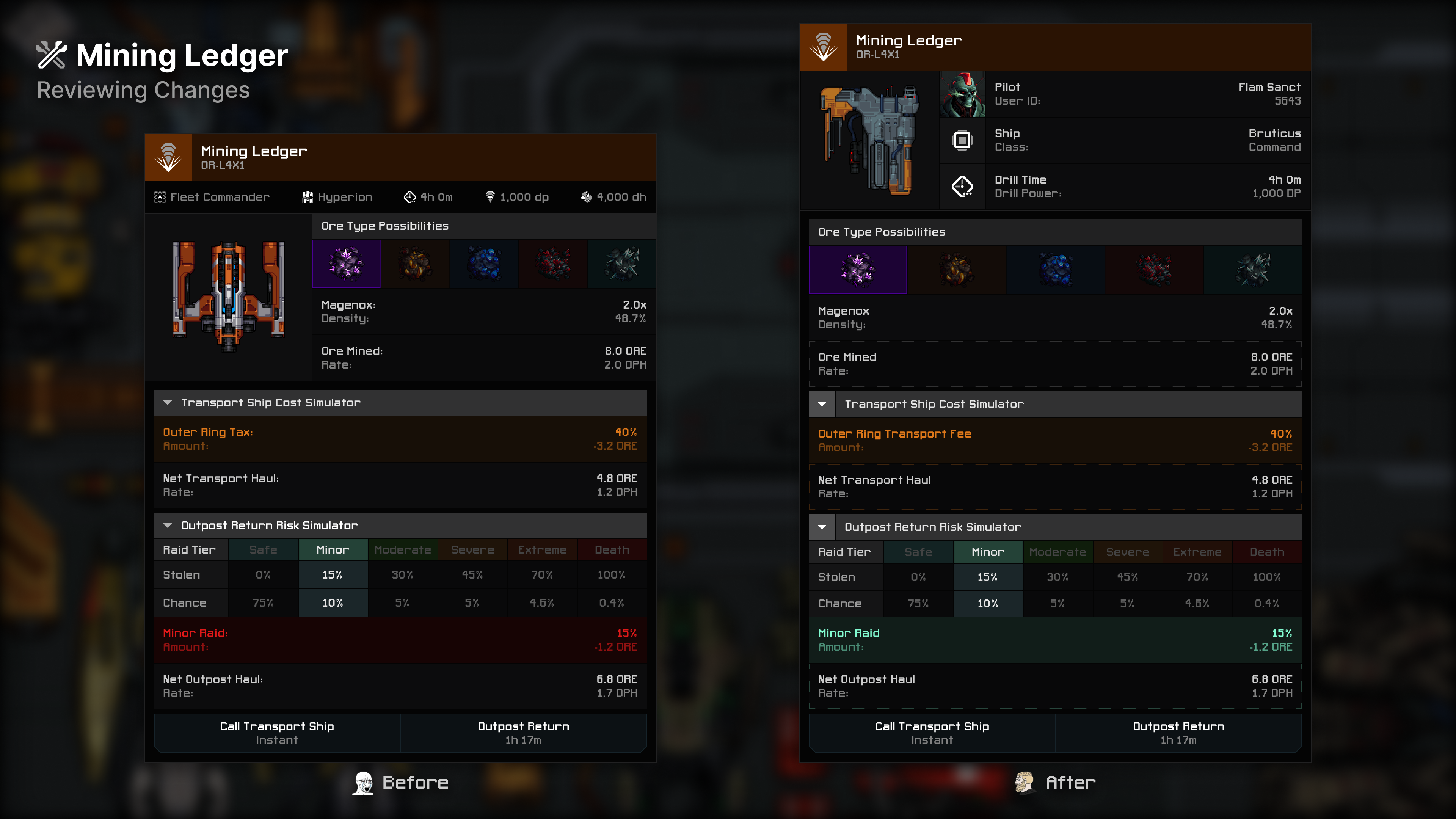Click the Outpost Return button in the After panel
Viewport: 1456px width, 819px height.
pyautogui.click(x=1179, y=733)
